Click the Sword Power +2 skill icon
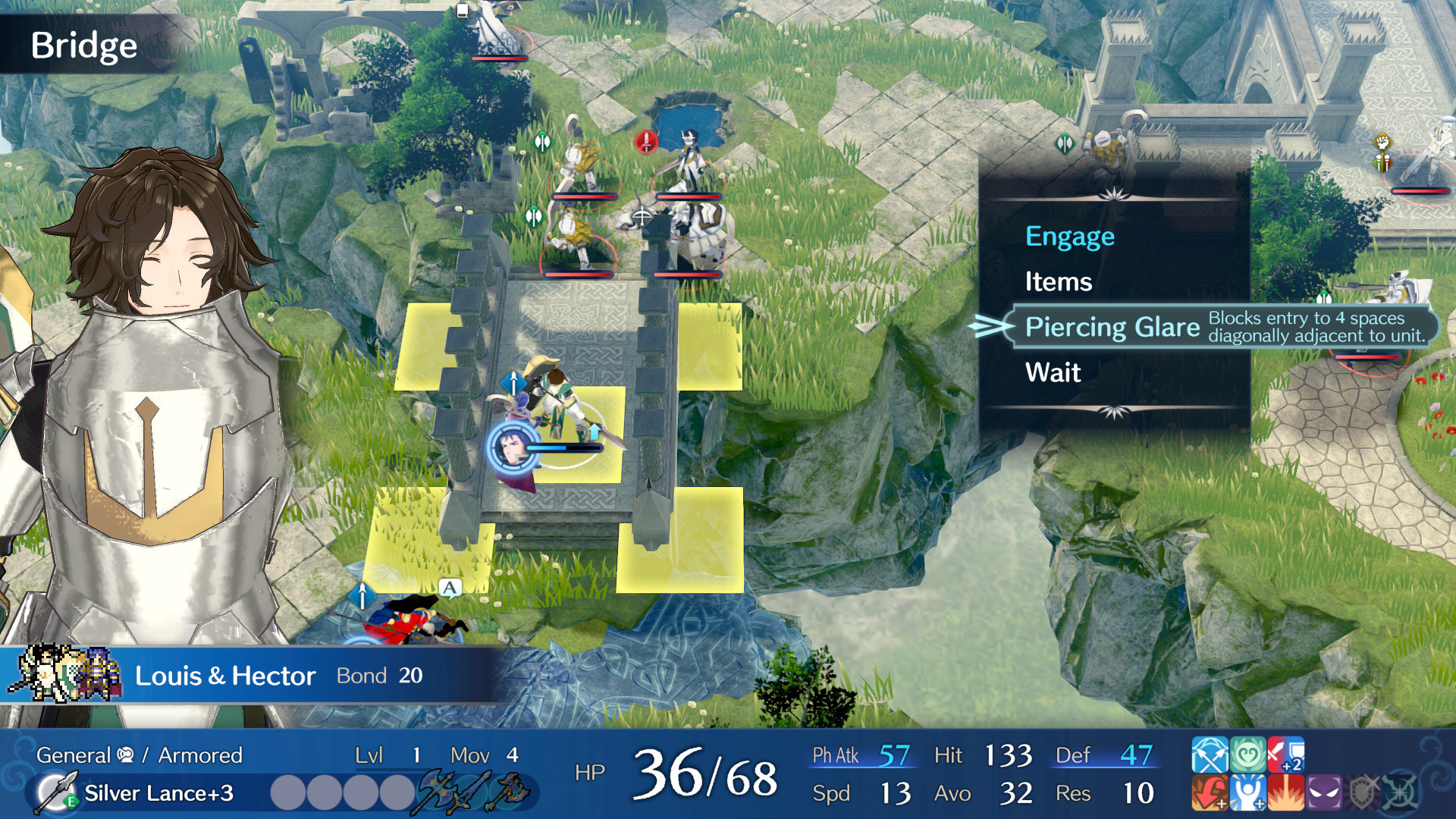The height and width of the screenshot is (819, 1456). point(1287,755)
